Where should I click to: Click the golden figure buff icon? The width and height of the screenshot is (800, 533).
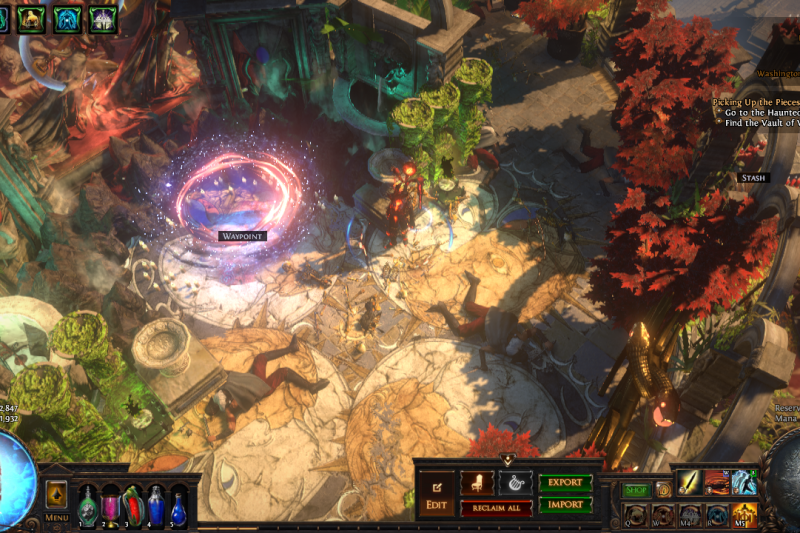click(x=32, y=17)
